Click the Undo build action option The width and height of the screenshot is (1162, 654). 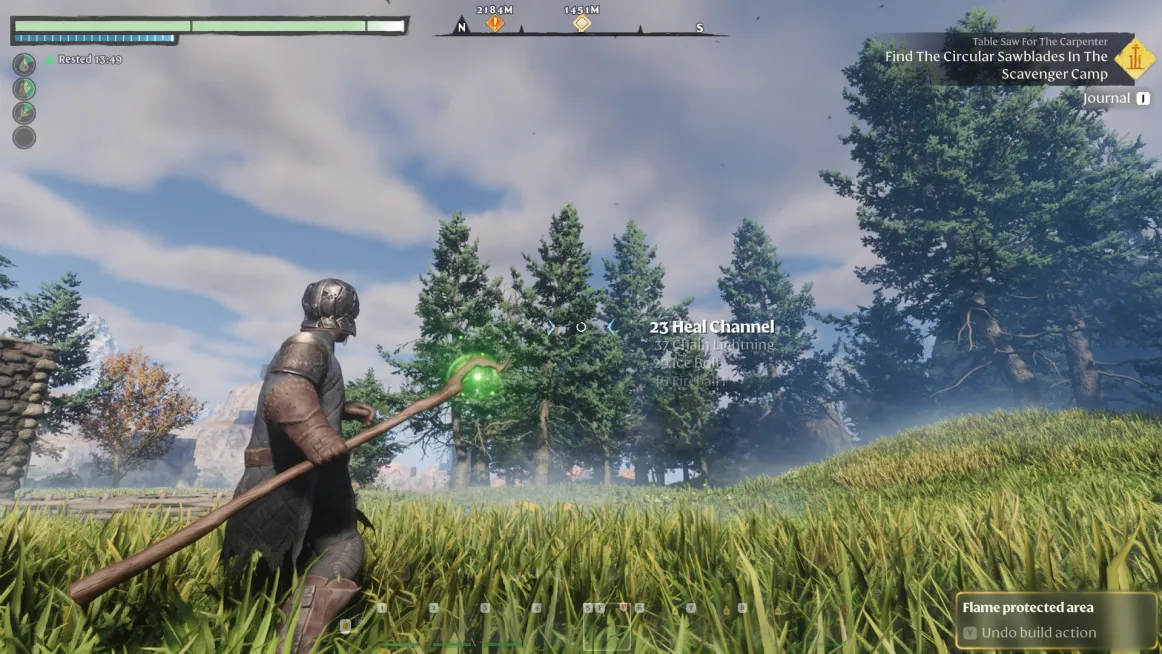point(1038,633)
